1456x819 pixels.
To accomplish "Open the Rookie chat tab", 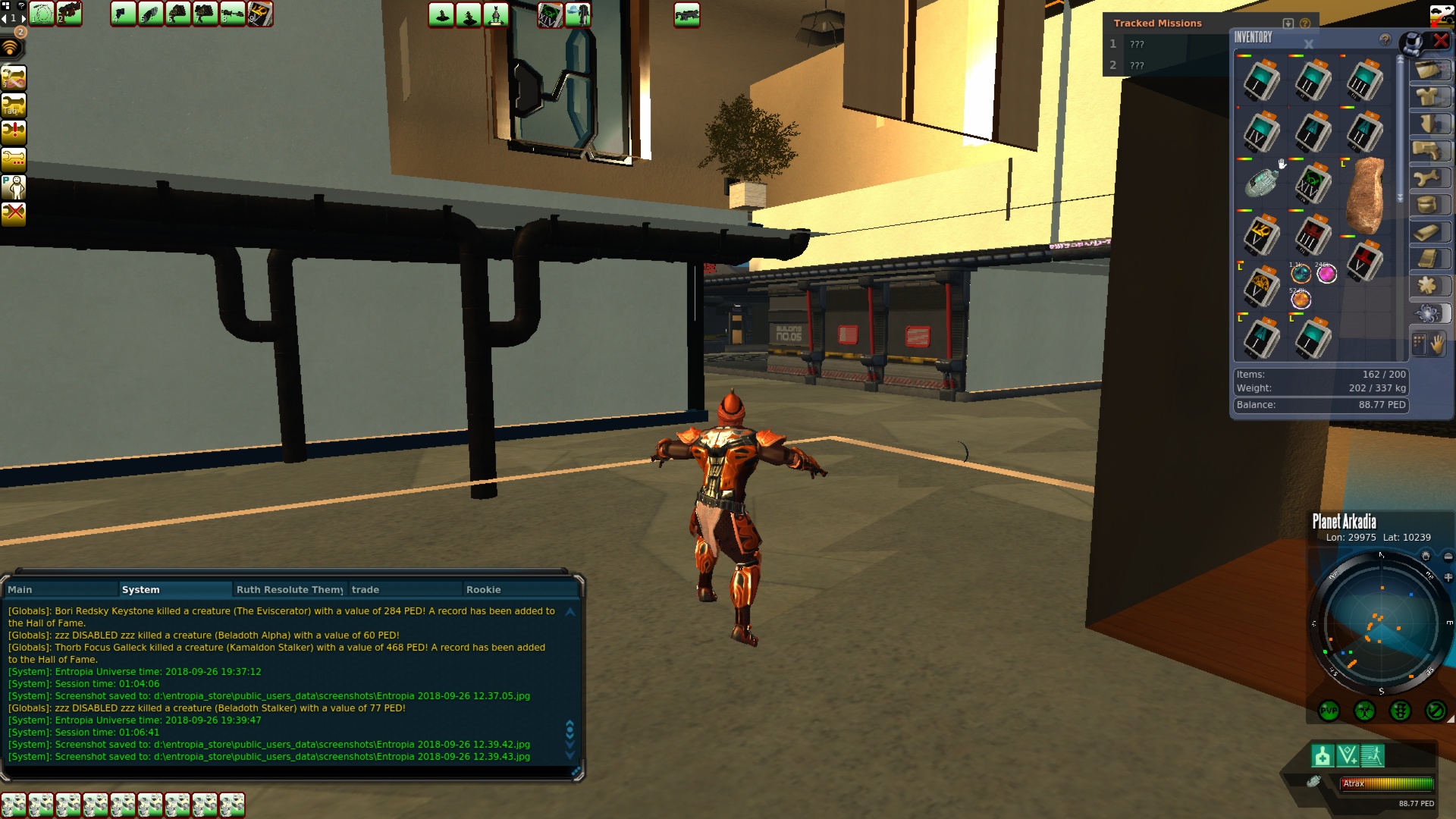I will (484, 589).
